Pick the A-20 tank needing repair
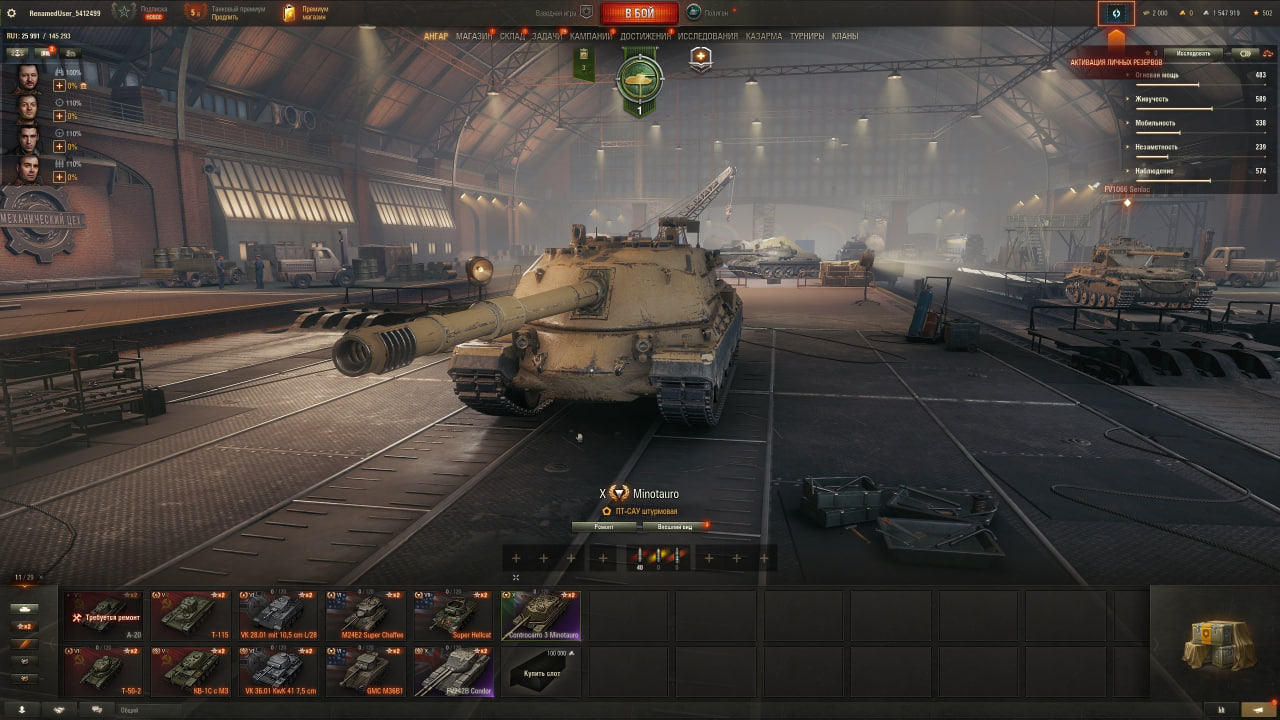 point(103,615)
